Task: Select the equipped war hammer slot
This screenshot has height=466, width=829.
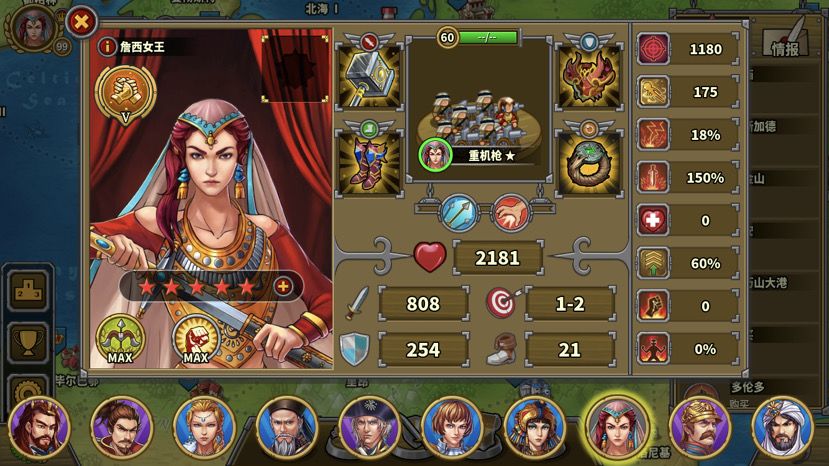Action: point(369,76)
